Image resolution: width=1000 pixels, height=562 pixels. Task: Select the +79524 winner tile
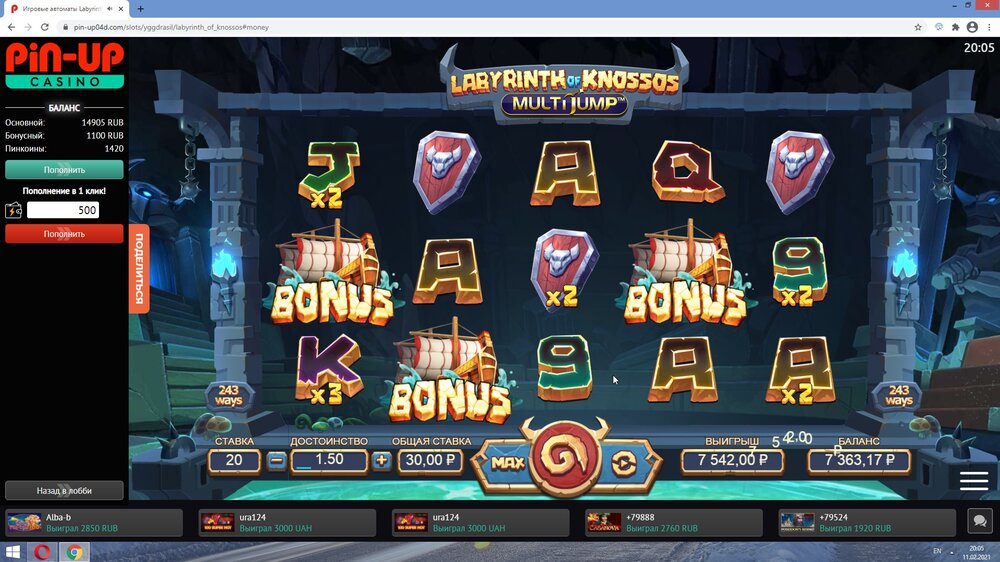click(x=866, y=522)
